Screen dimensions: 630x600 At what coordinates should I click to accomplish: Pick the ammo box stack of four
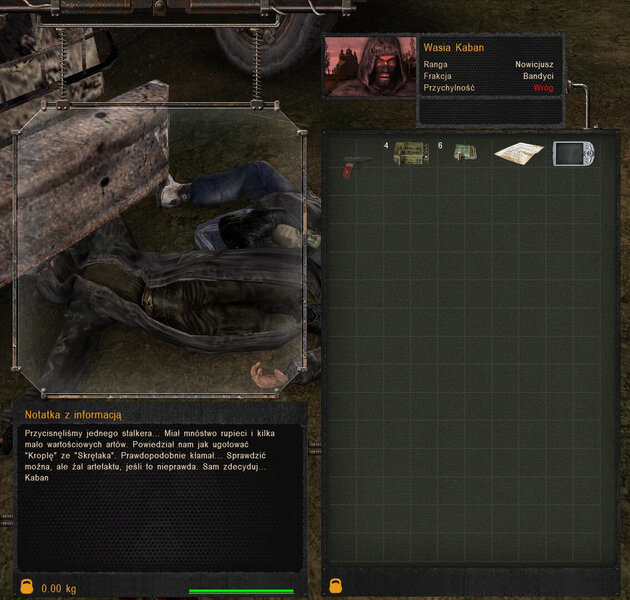(410, 153)
